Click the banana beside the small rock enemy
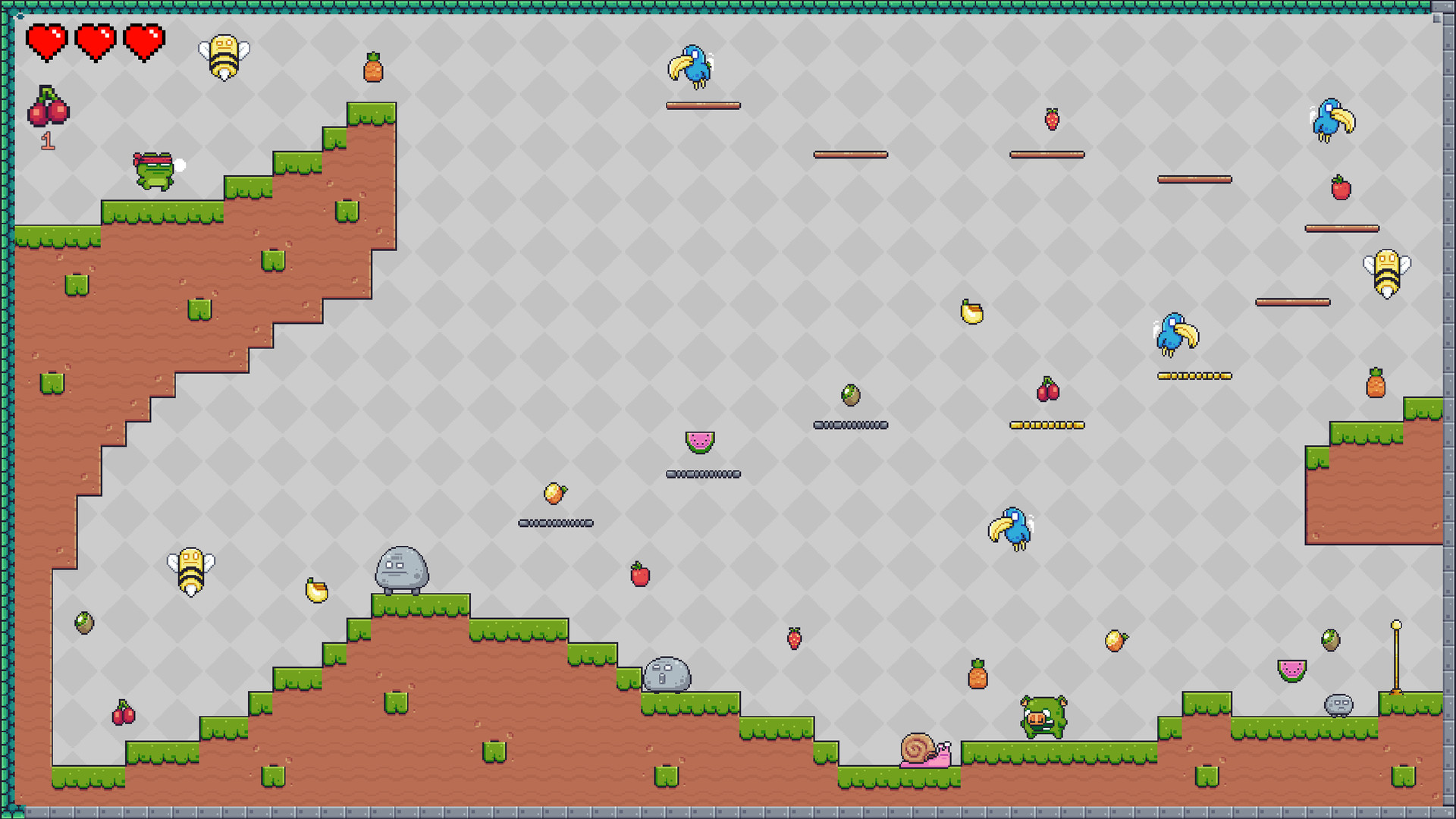The width and height of the screenshot is (1456, 819). (x=316, y=591)
